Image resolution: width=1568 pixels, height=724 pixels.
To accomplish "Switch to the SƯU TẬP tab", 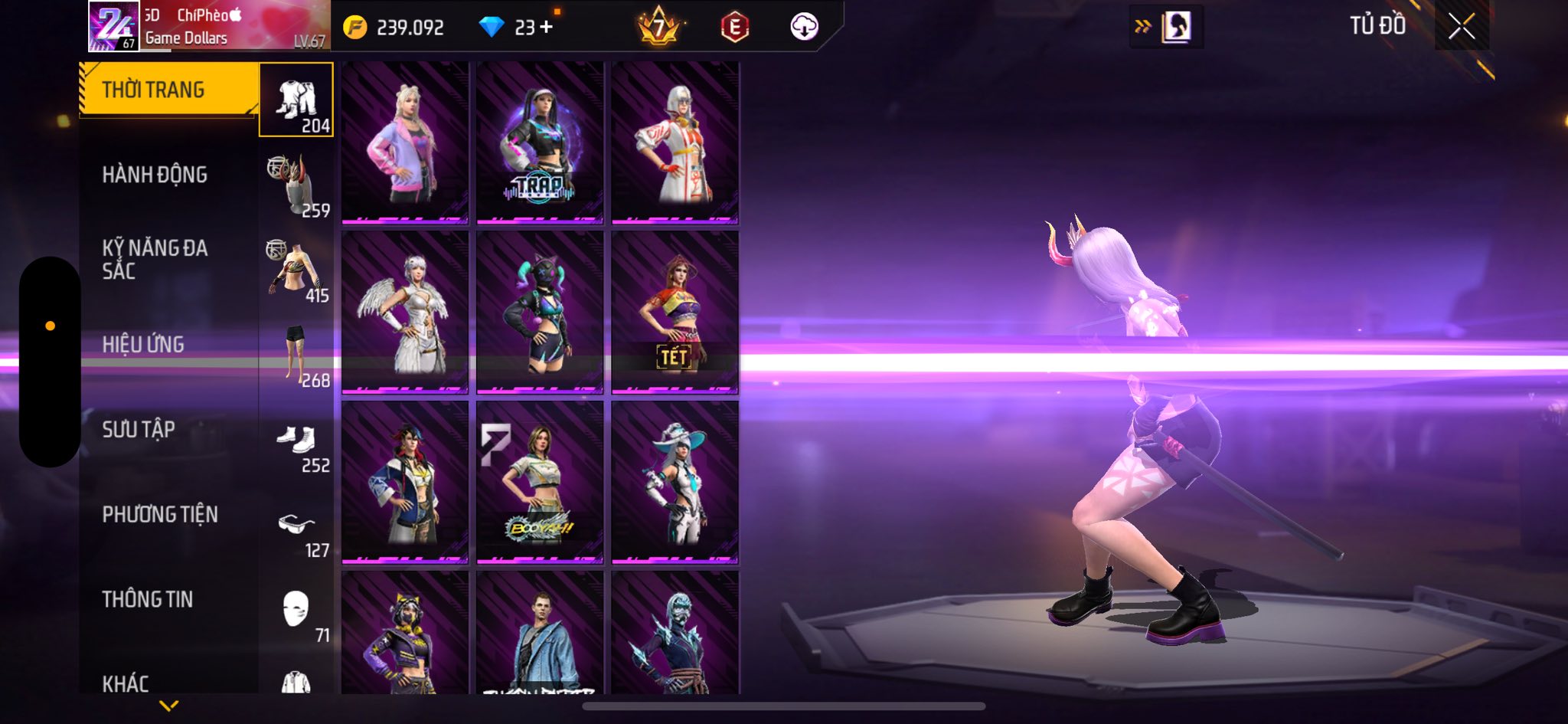I will click(139, 429).
